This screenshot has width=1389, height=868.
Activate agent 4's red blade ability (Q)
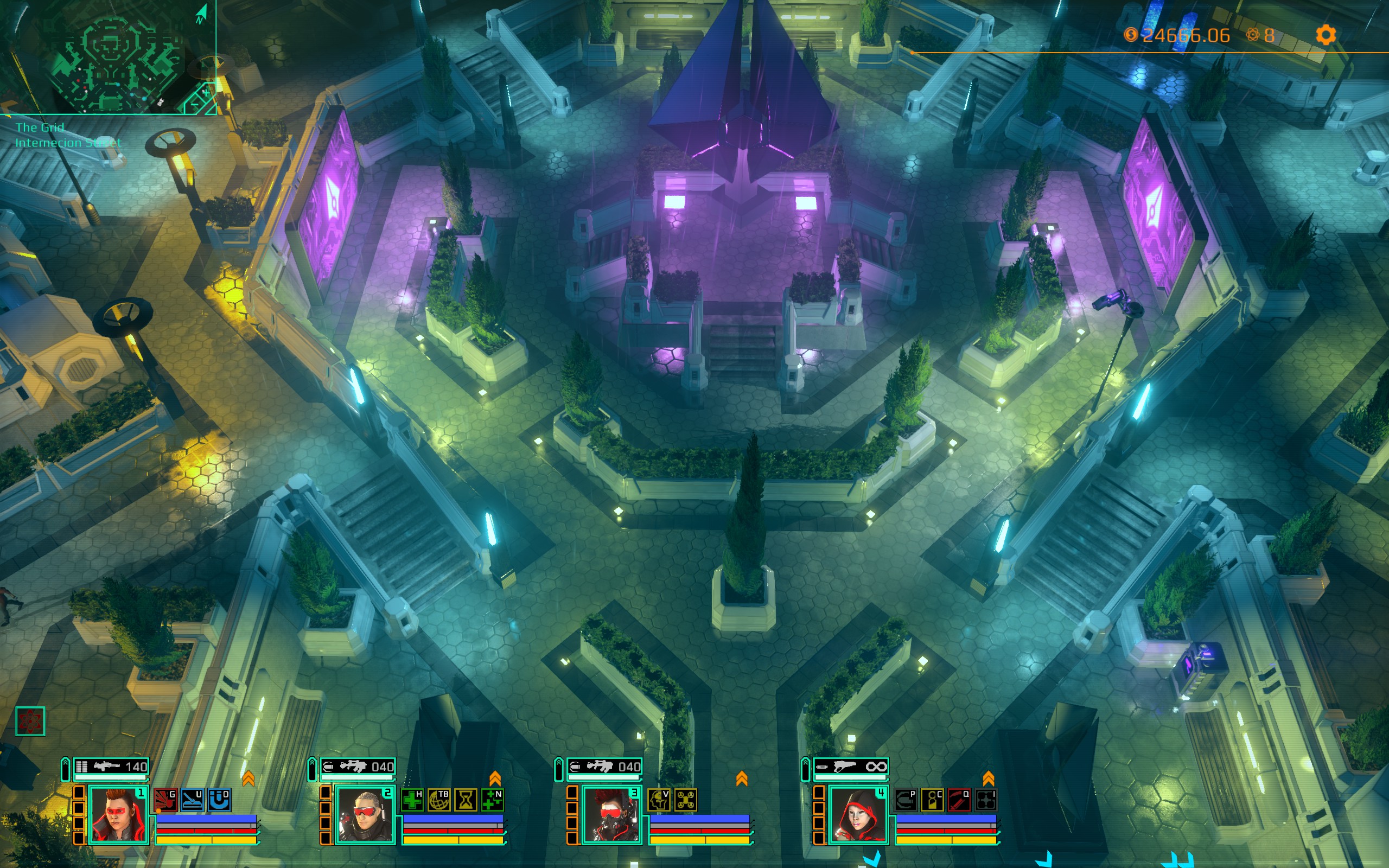point(959,800)
